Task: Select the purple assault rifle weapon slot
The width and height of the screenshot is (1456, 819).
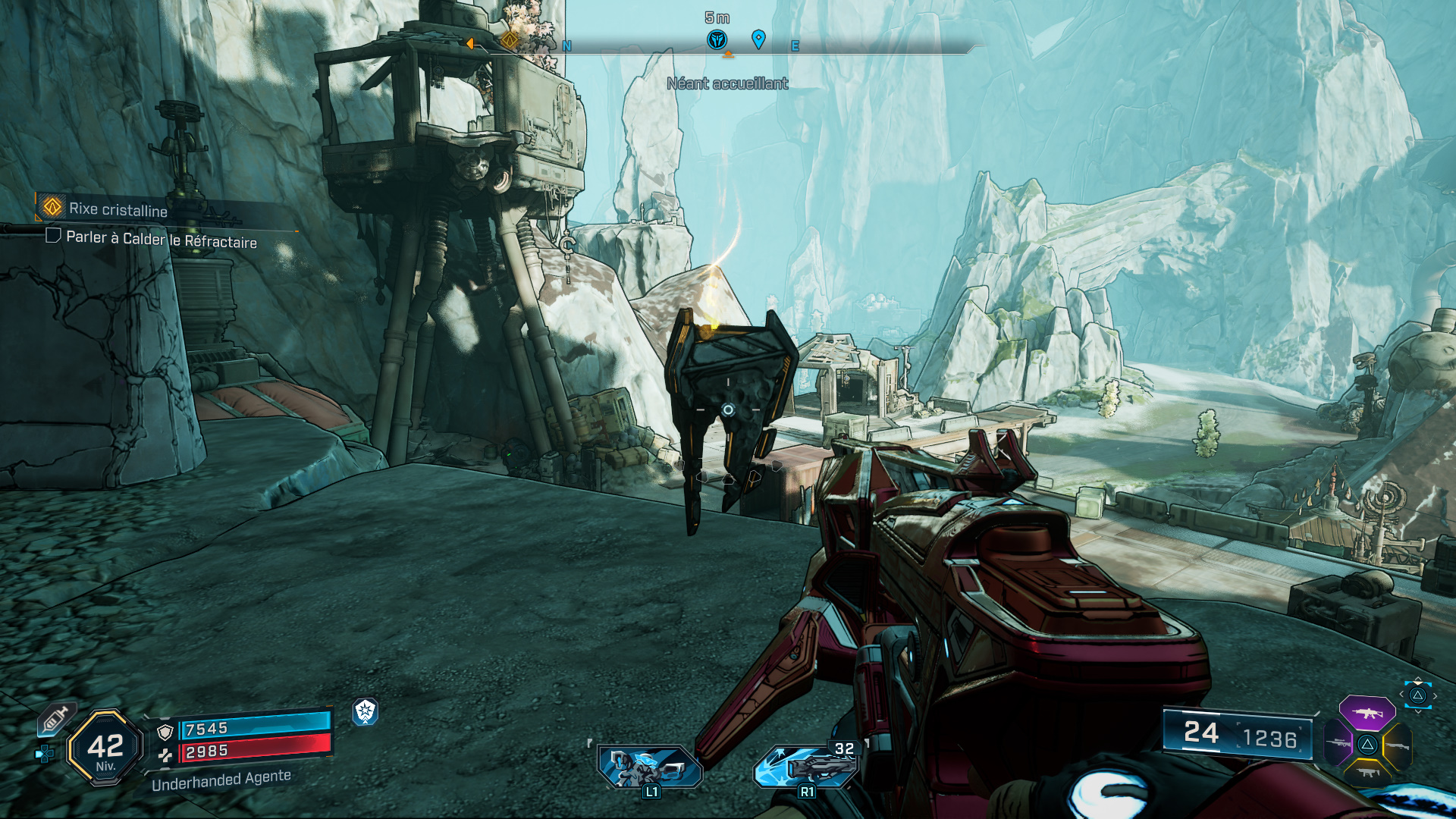Action: [1367, 713]
